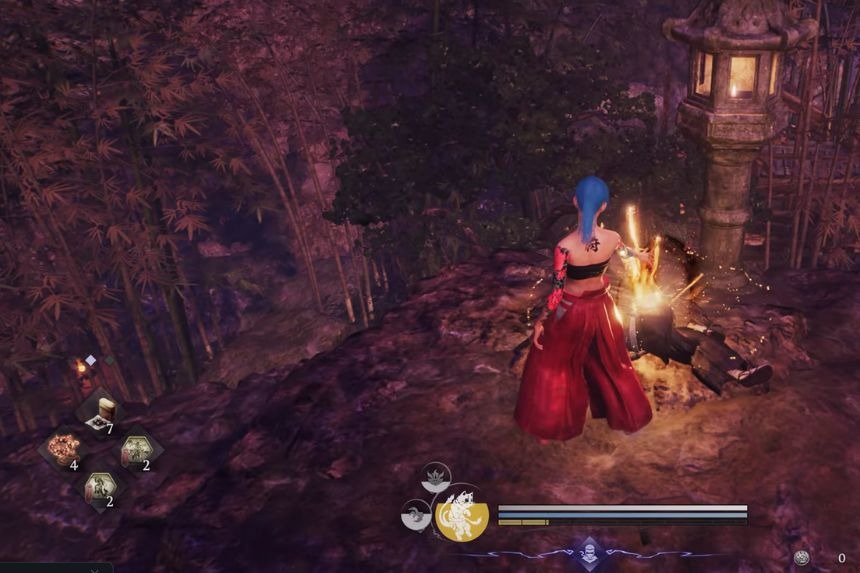Select the small lotus flower spirit icon
The height and width of the screenshot is (573, 860).
(x=435, y=477)
